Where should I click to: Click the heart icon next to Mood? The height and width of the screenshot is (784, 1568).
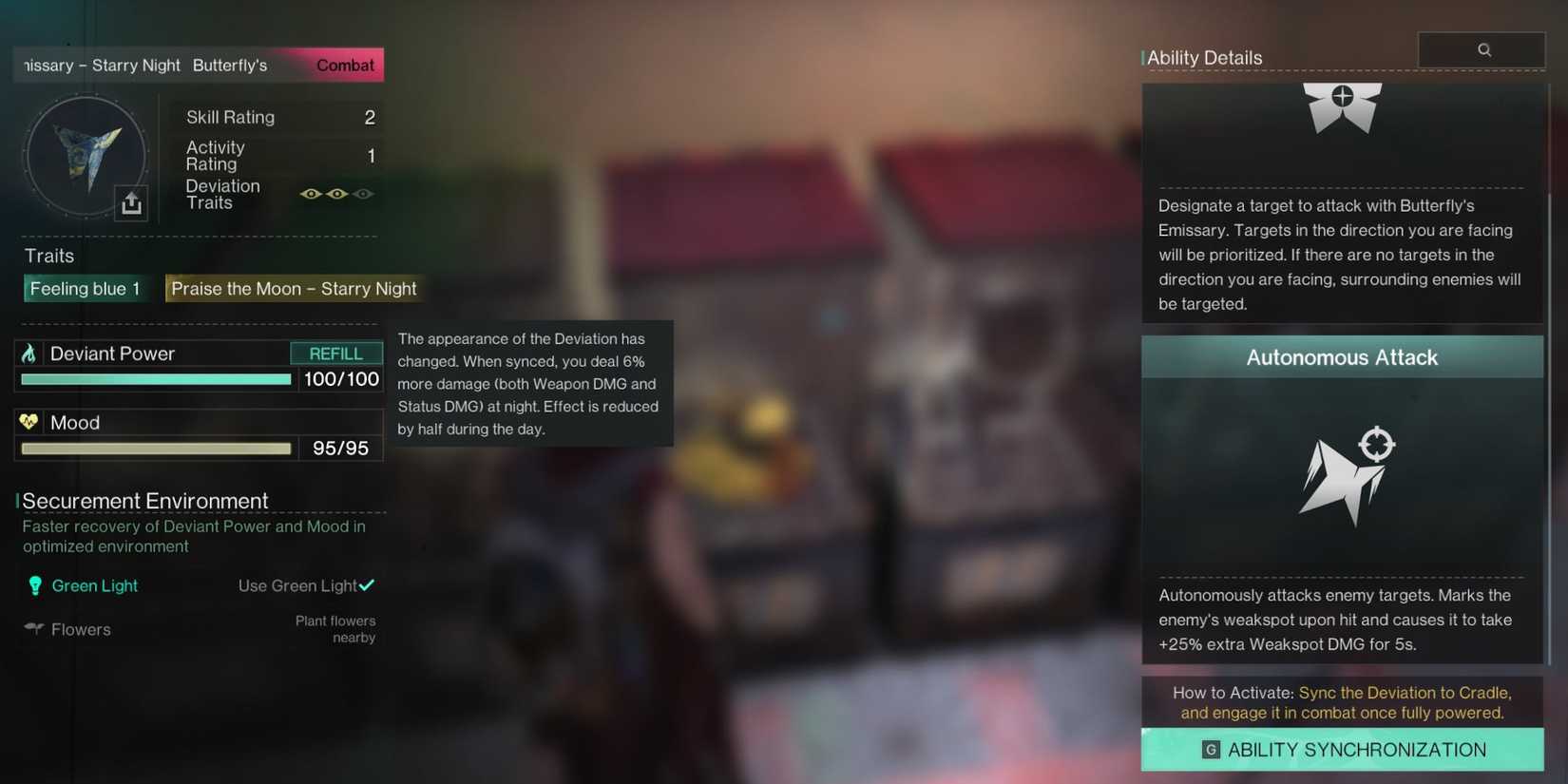coord(32,422)
